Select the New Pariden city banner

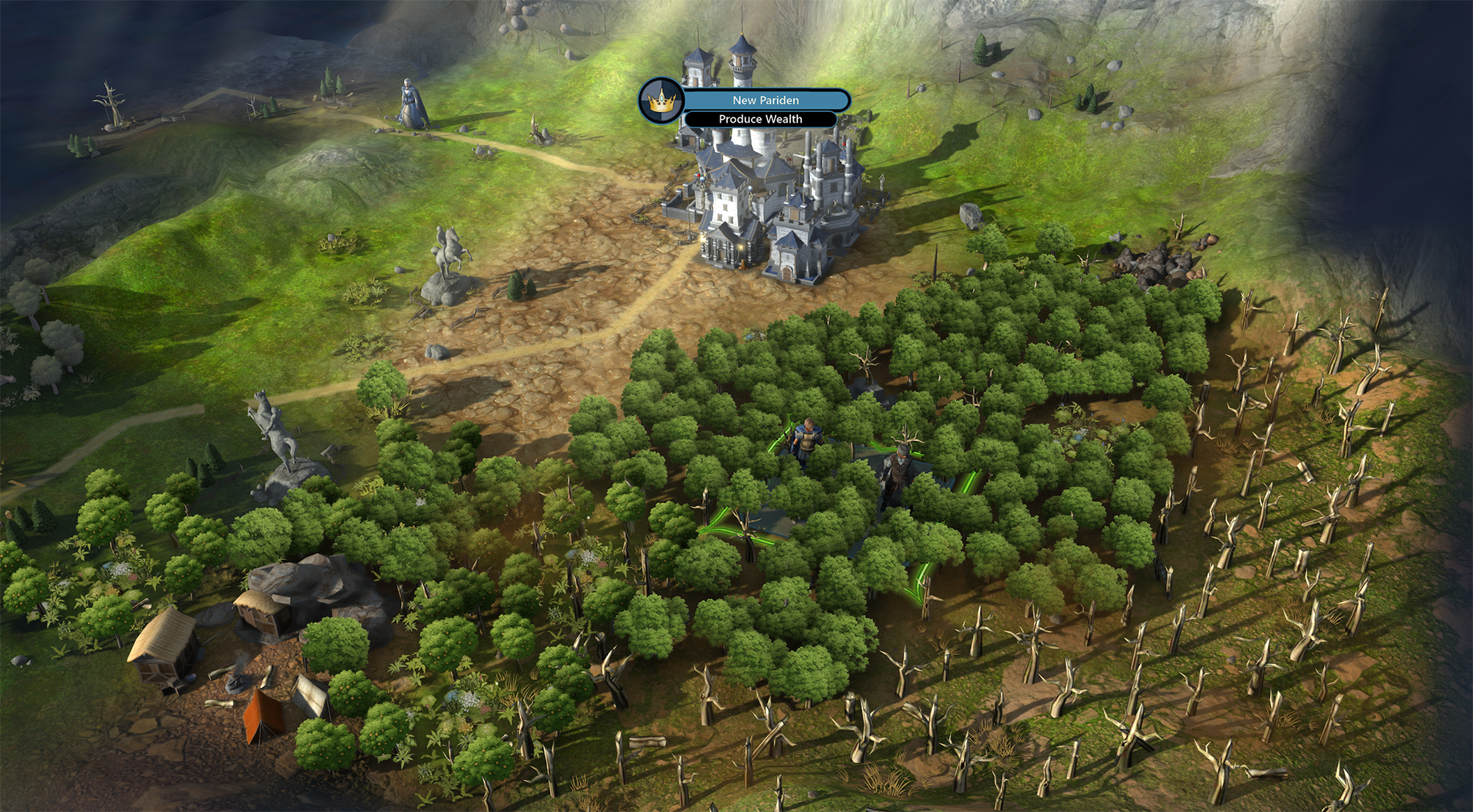(765, 100)
